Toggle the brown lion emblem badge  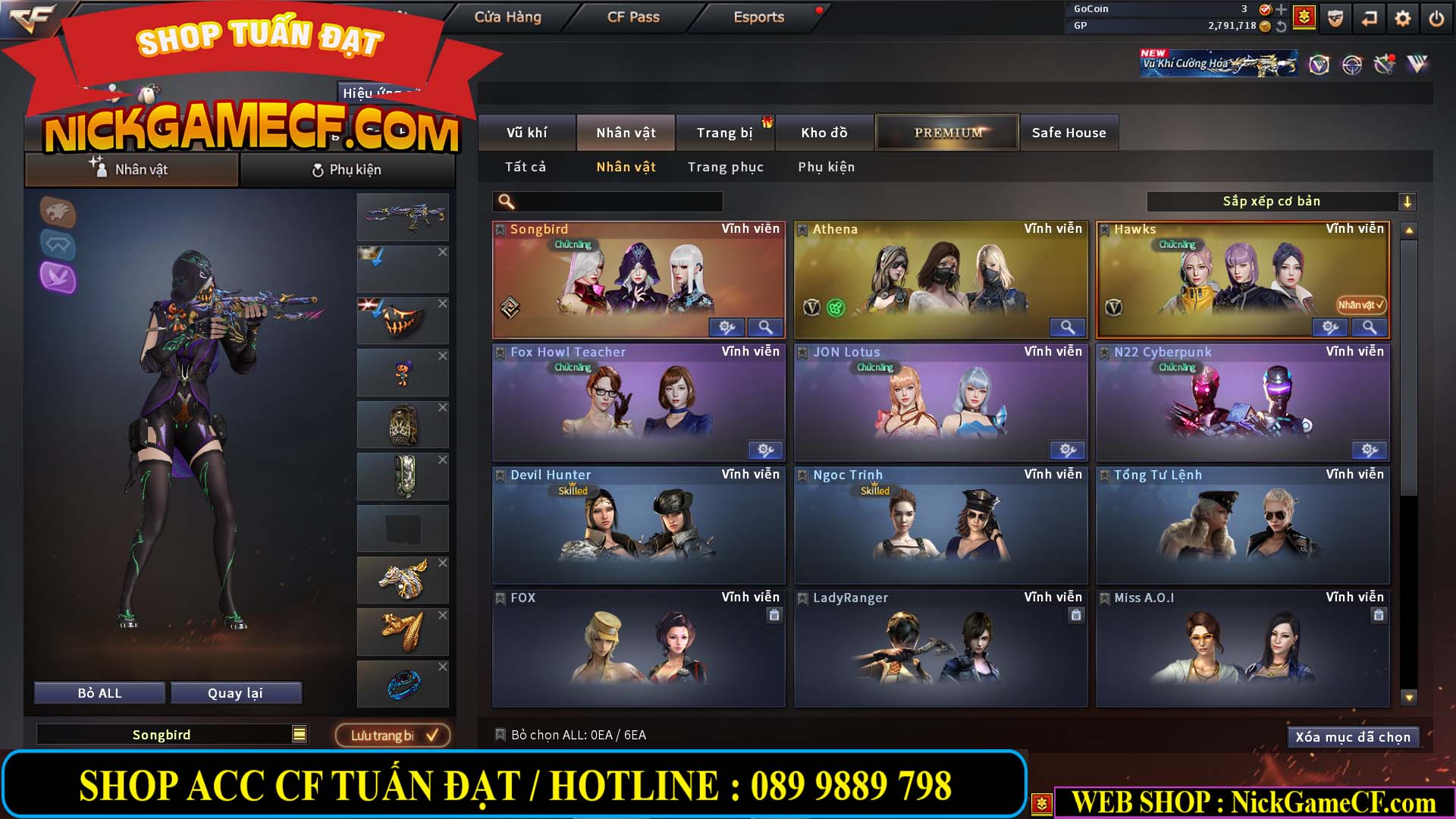click(x=59, y=213)
